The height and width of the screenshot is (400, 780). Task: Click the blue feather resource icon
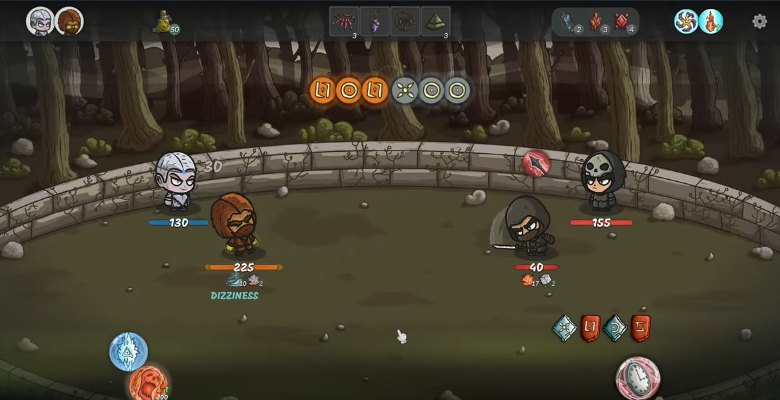(x=568, y=21)
